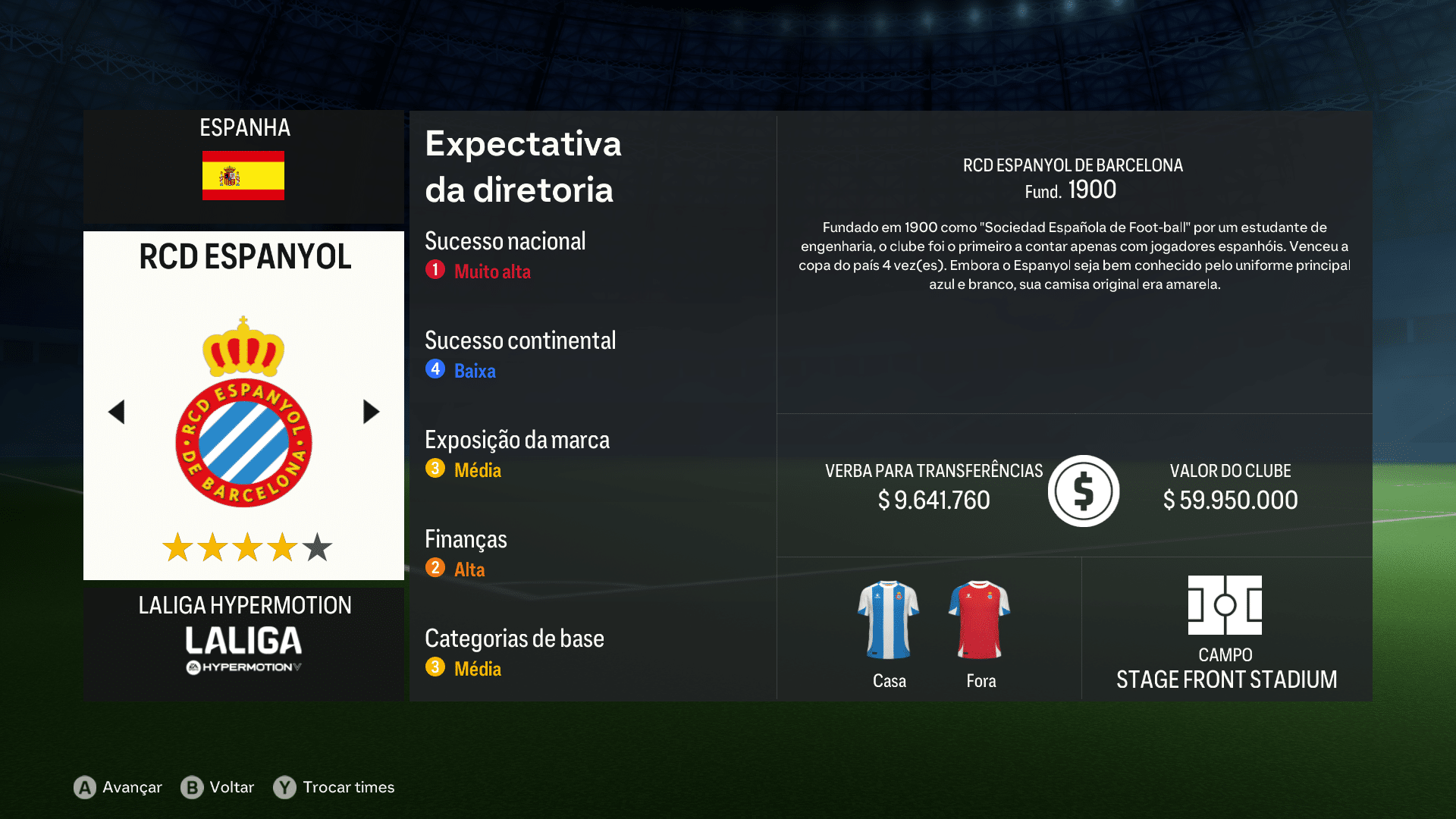The width and height of the screenshot is (1456, 819).
Task: Toggle the Sucesso continental priority marker
Action: click(435, 369)
